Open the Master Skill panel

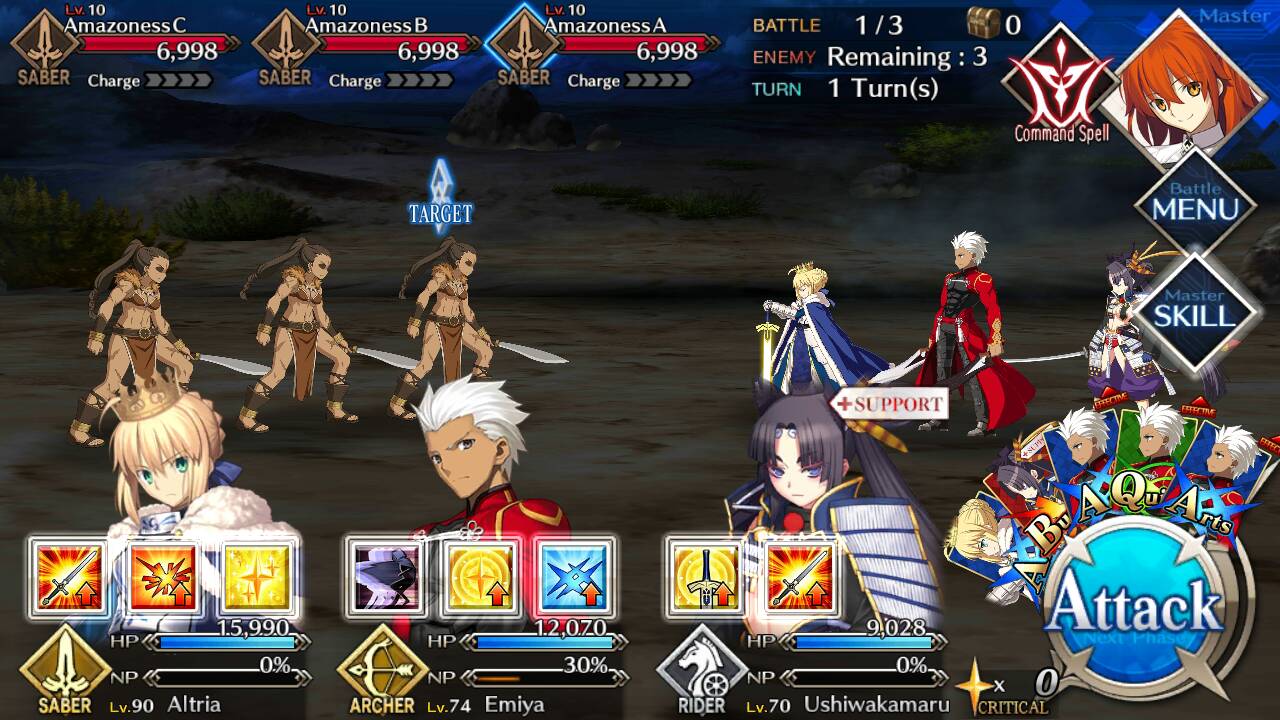(x=1195, y=309)
